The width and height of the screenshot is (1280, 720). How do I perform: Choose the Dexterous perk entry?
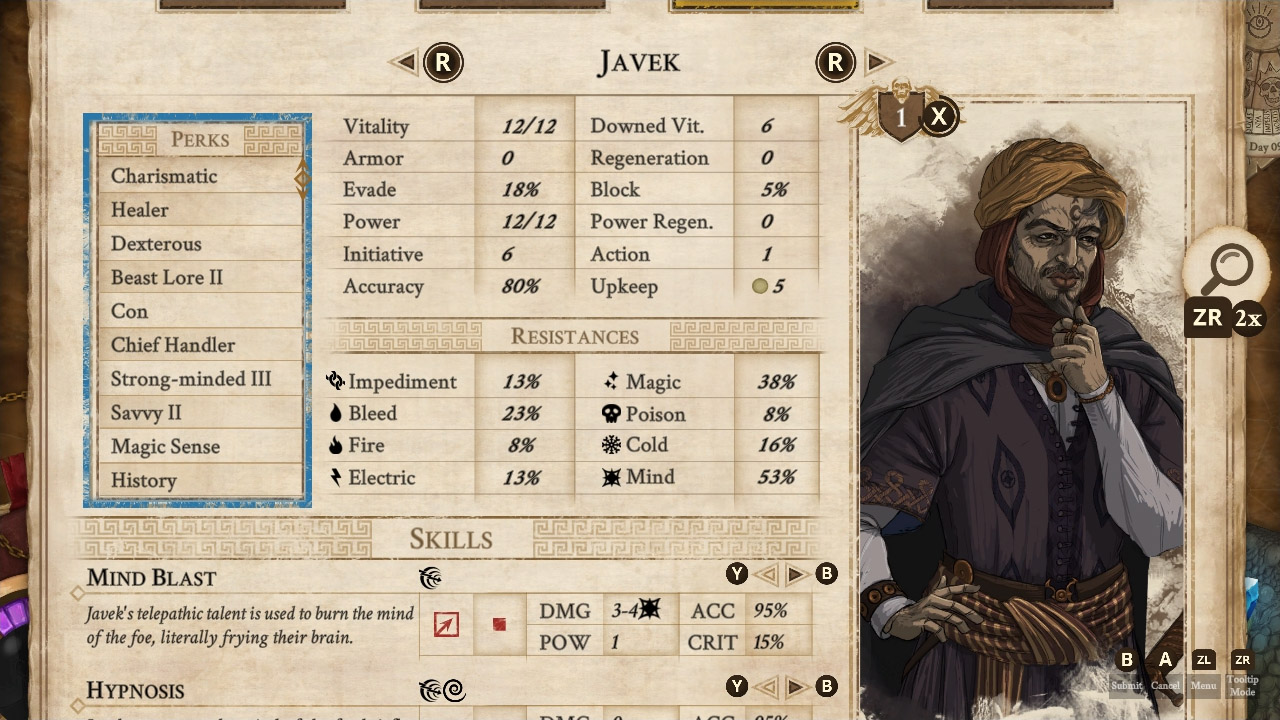click(156, 244)
